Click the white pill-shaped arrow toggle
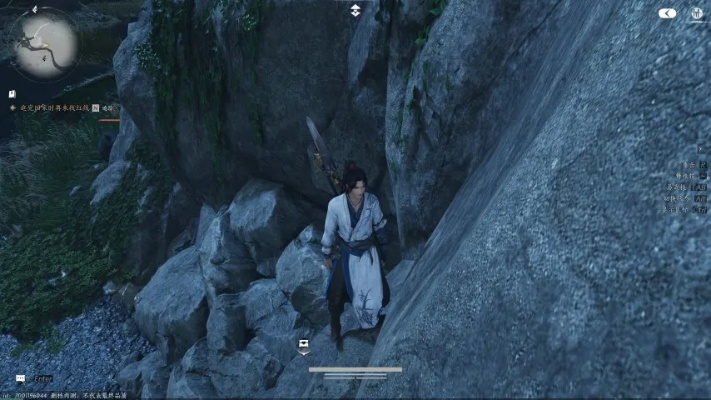Image resolution: width=711 pixels, height=400 pixels. (x=668, y=14)
